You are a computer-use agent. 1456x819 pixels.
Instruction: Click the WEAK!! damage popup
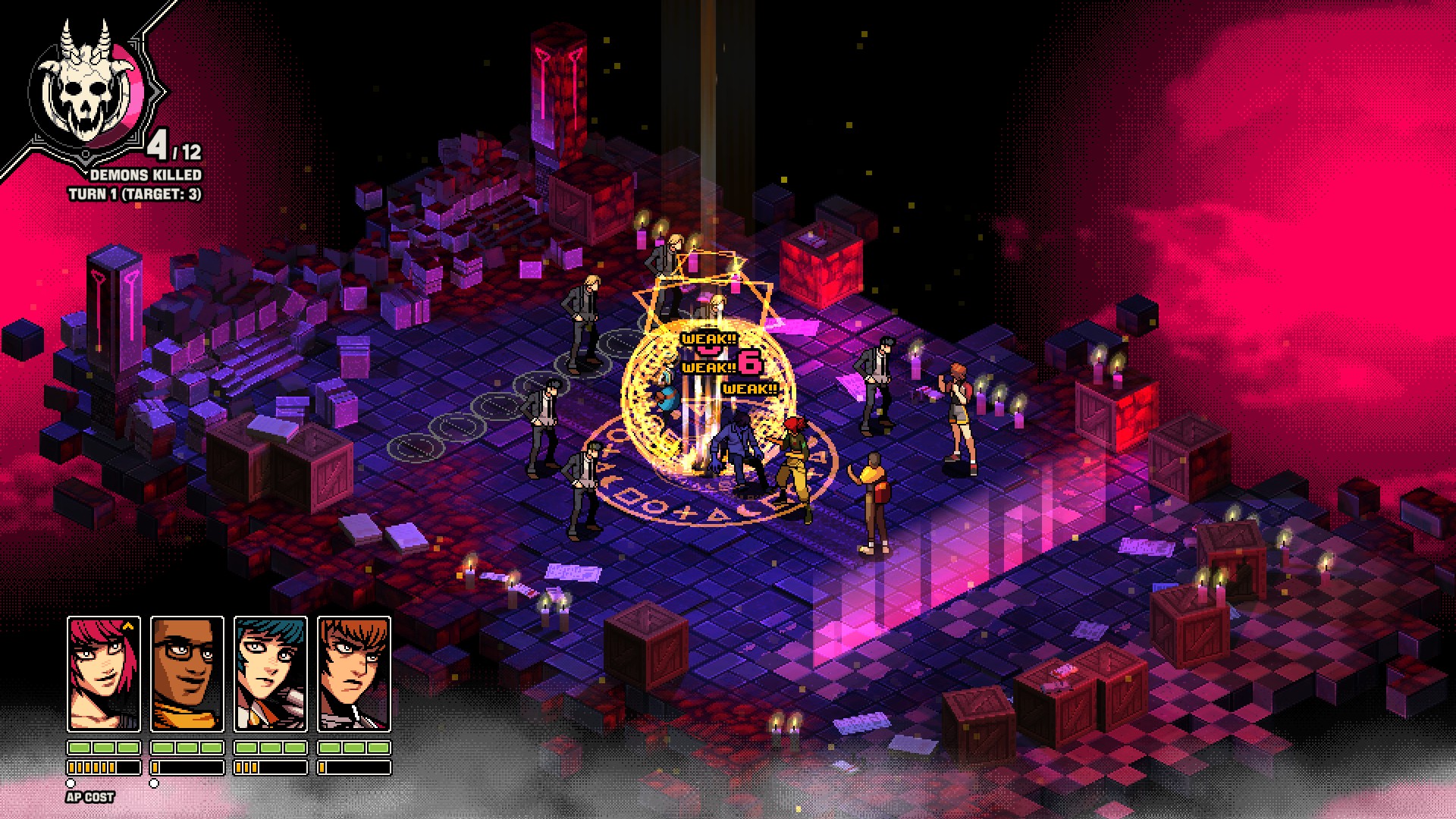coord(708,339)
